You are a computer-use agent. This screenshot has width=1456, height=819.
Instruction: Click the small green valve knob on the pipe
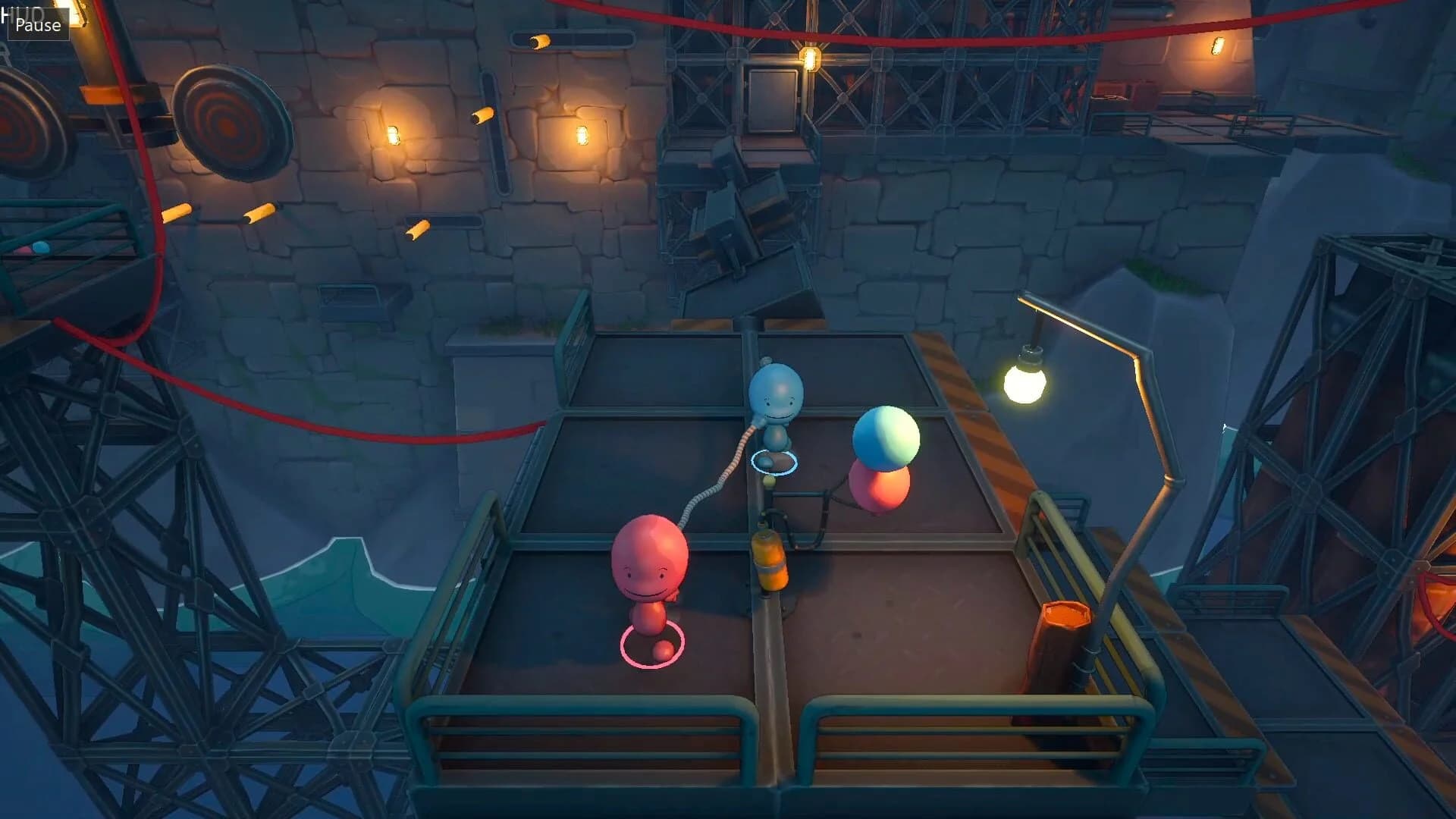coord(768,482)
